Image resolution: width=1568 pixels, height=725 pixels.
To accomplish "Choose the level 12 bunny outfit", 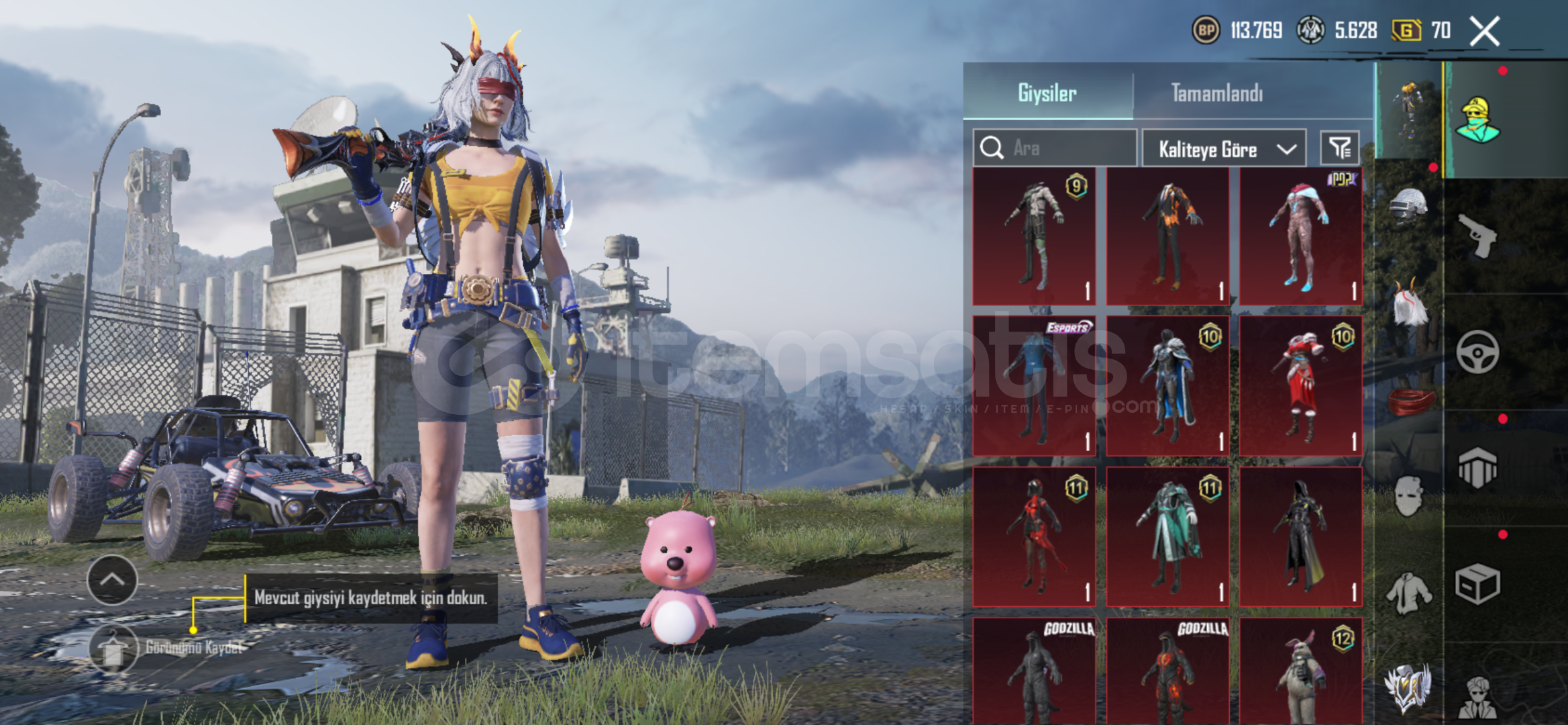I will click(1300, 671).
